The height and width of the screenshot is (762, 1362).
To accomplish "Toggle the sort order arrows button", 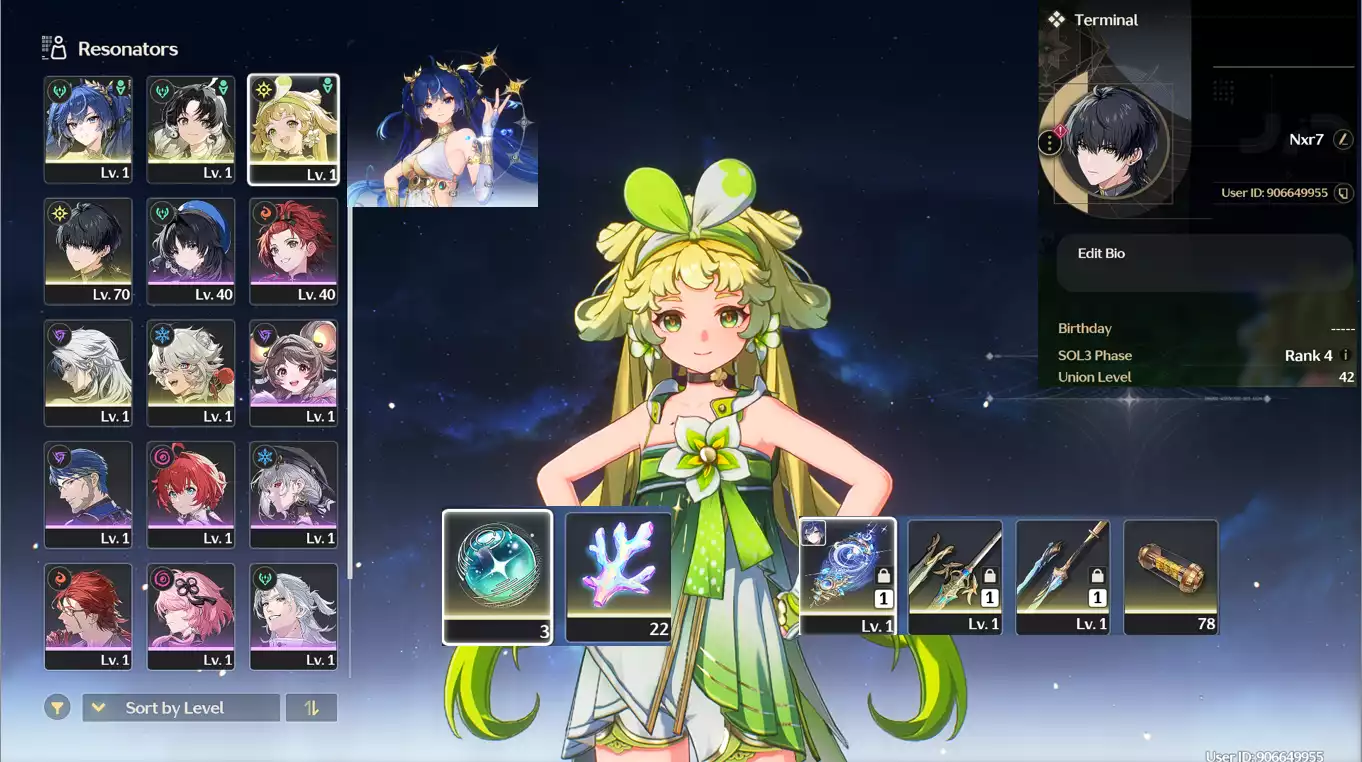I will [311, 708].
